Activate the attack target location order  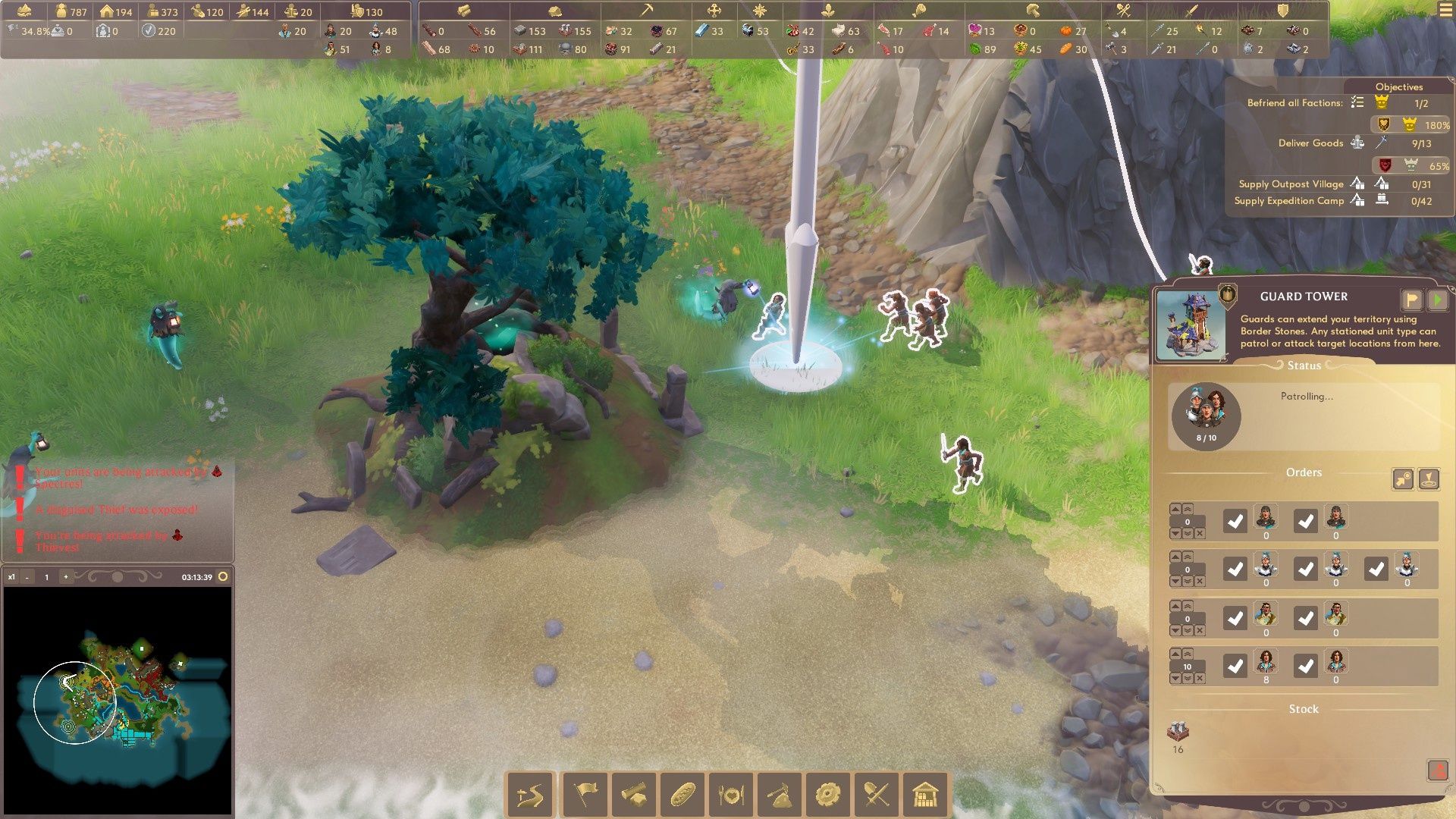tap(1403, 479)
